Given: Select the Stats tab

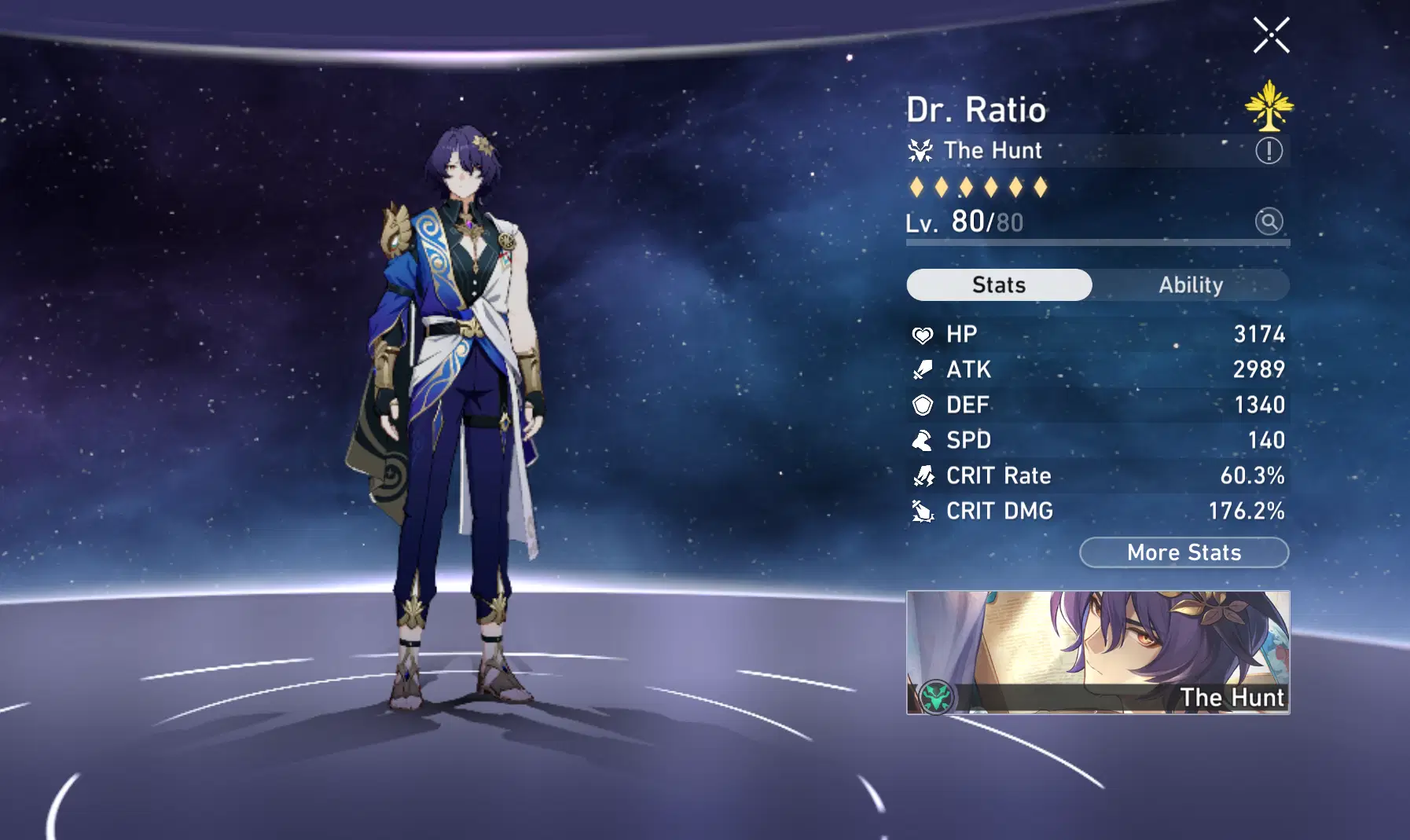Looking at the screenshot, I should tap(998, 284).
